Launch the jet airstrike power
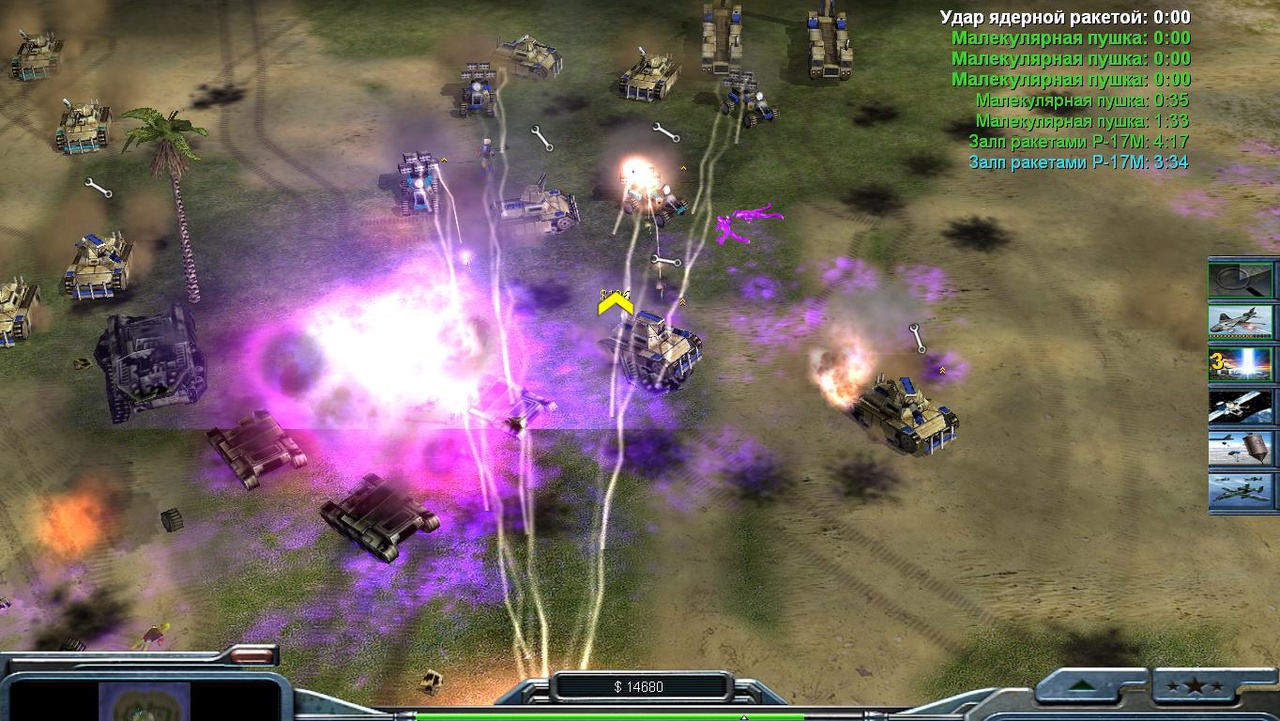The width and height of the screenshot is (1280, 721). pos(1241,321)
